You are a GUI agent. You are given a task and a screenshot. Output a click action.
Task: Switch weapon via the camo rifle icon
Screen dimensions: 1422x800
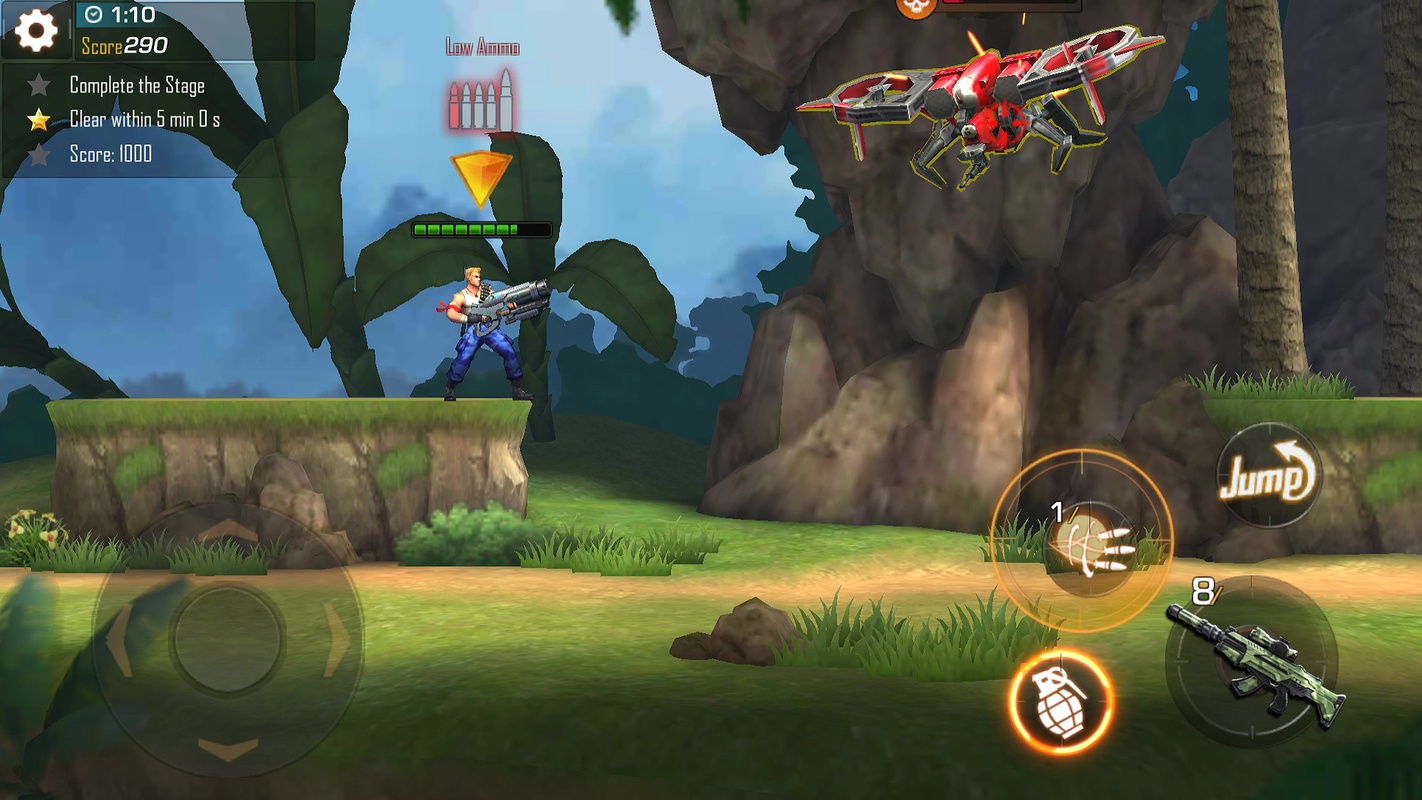coord(1255,660)
